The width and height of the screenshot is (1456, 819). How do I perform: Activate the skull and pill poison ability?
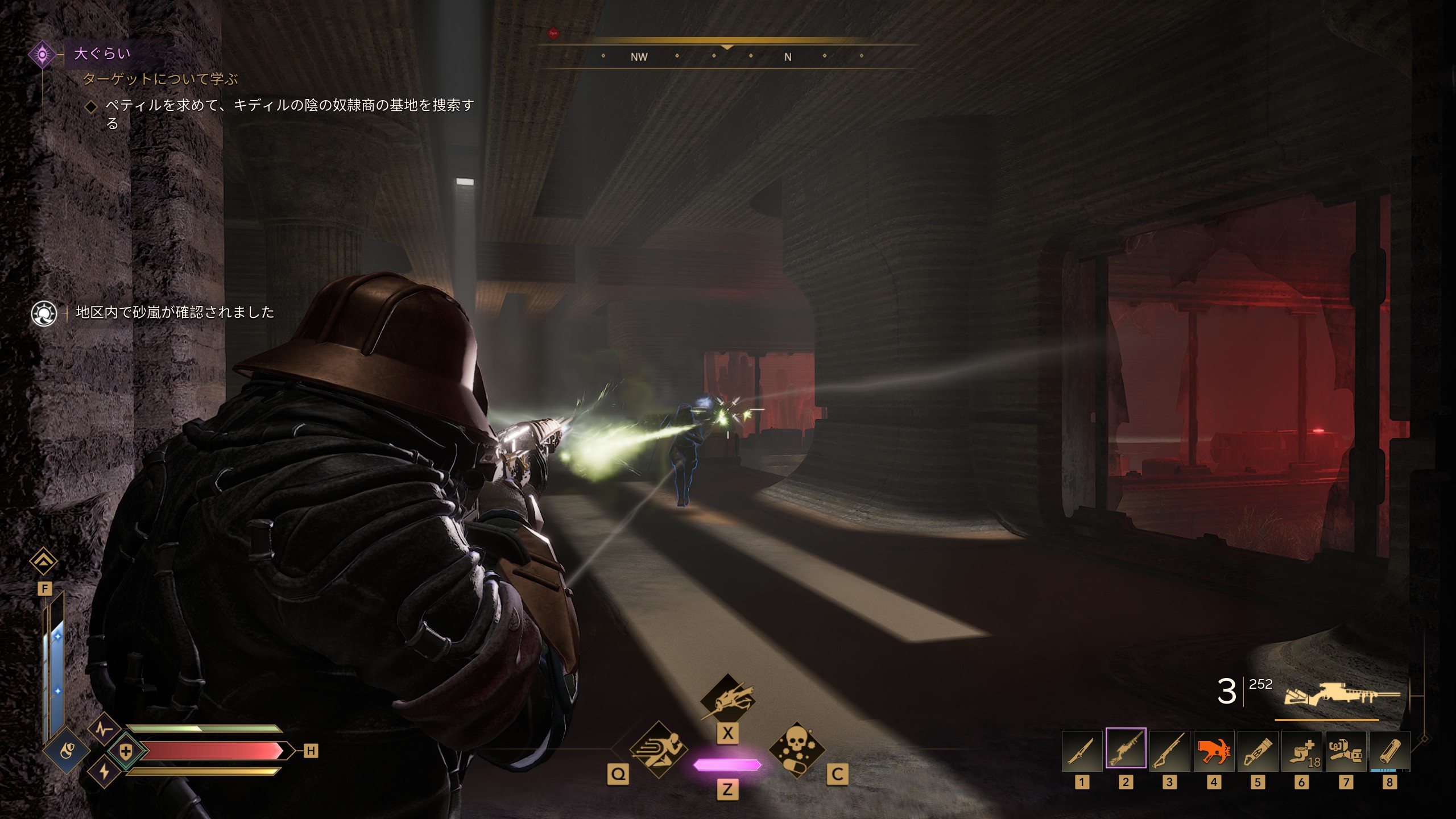tap(796, 750)
